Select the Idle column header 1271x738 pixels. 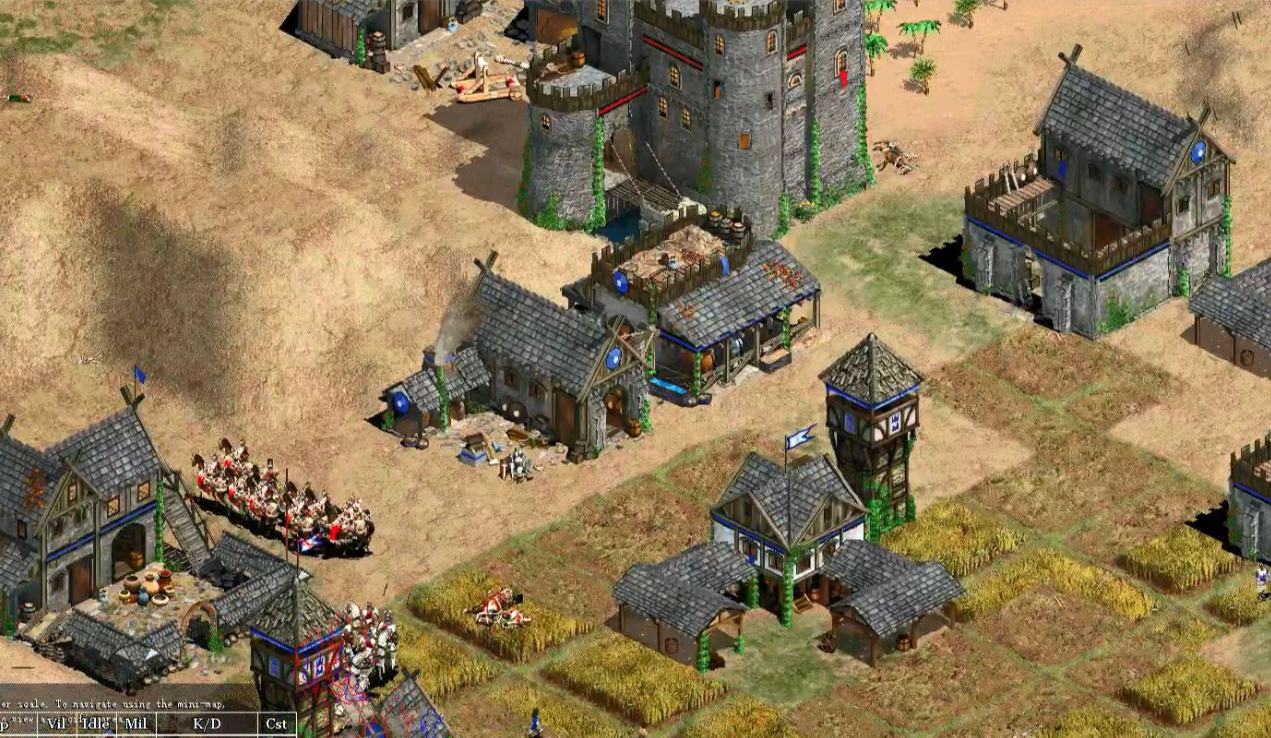click(x=96, y=723)
